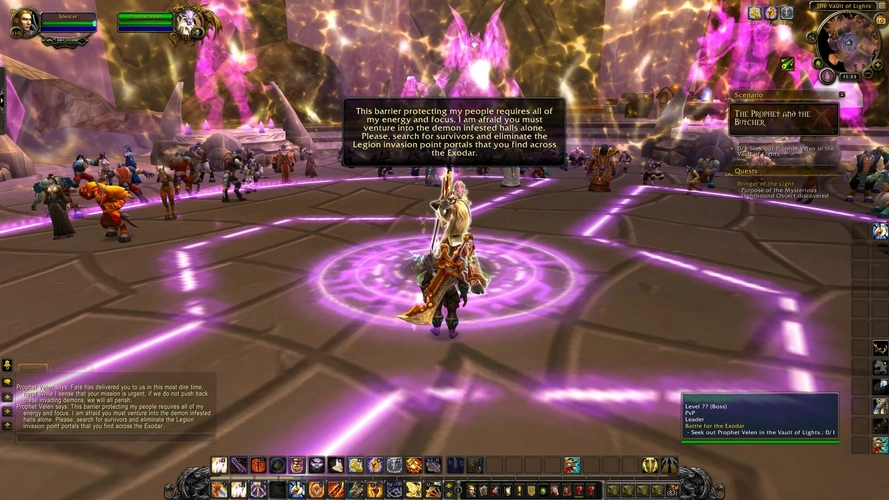The image size is (889, 500).
Task: Activate the golden wings ability on right bar
Action: point(650,465)
